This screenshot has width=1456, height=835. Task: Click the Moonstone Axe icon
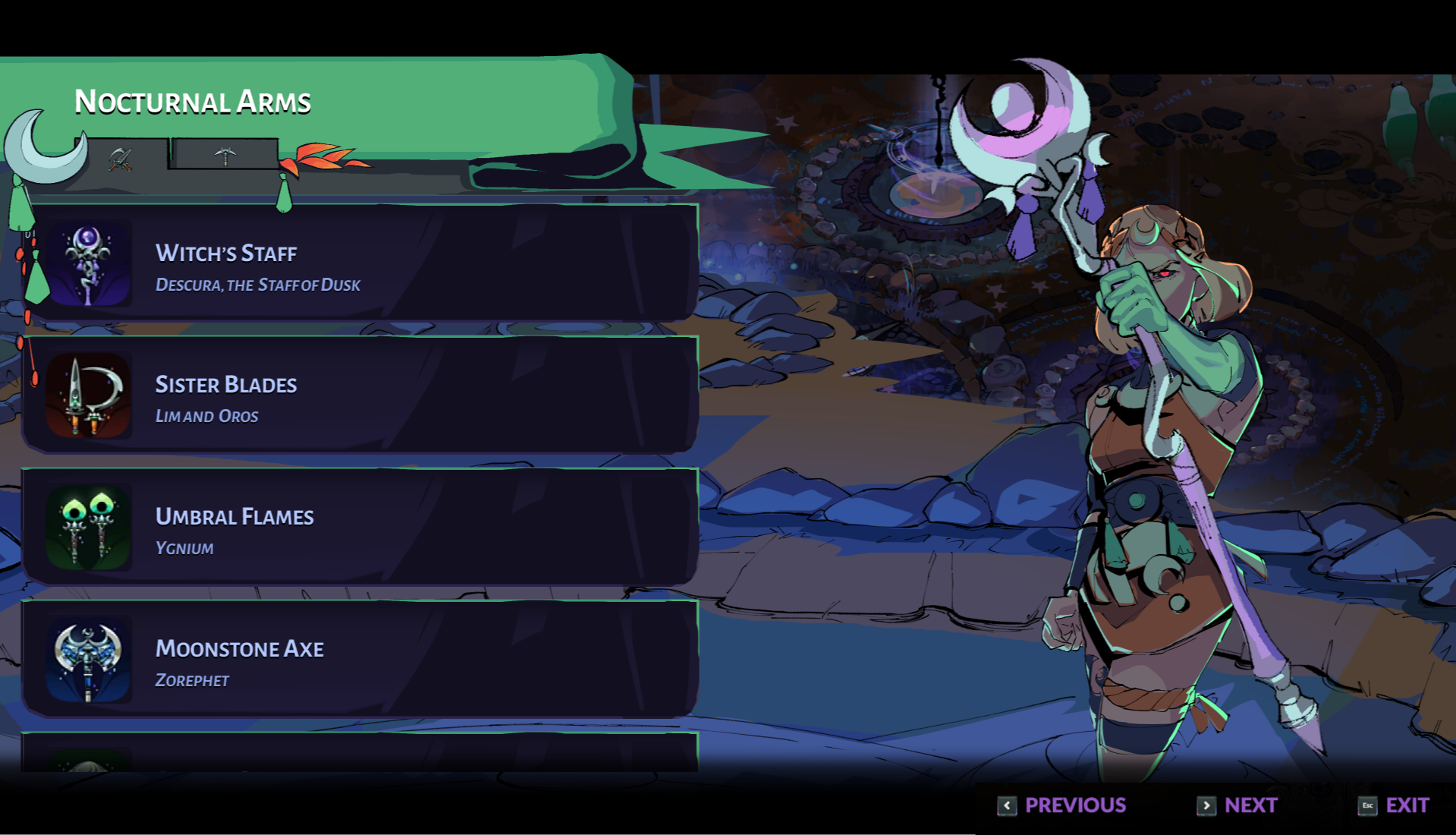89,657
